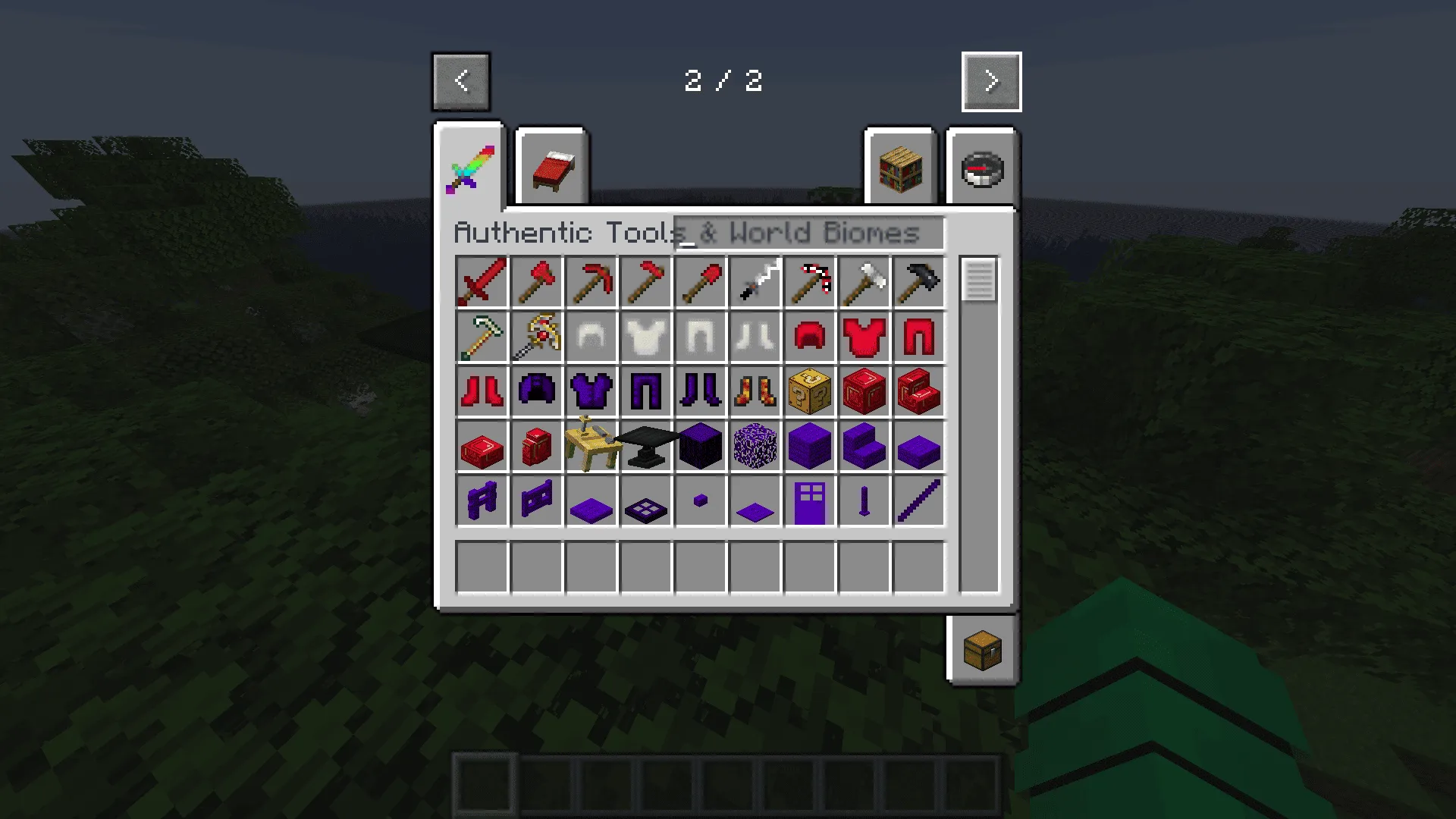Pick the black anvil item
The image size is (1456, 819).
click(x=645, y=446)
